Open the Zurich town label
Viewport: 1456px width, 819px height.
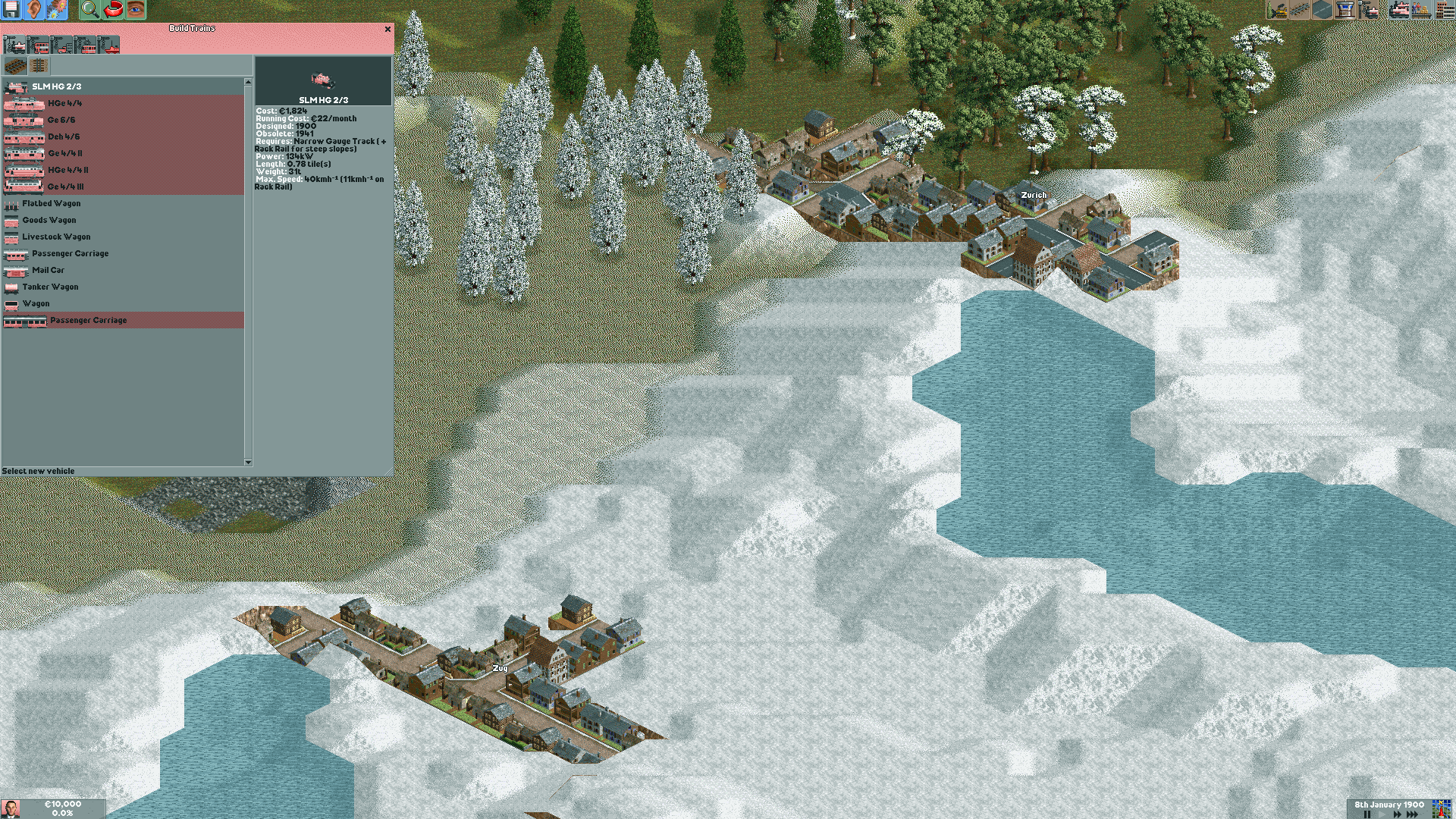click(1033, 195)
